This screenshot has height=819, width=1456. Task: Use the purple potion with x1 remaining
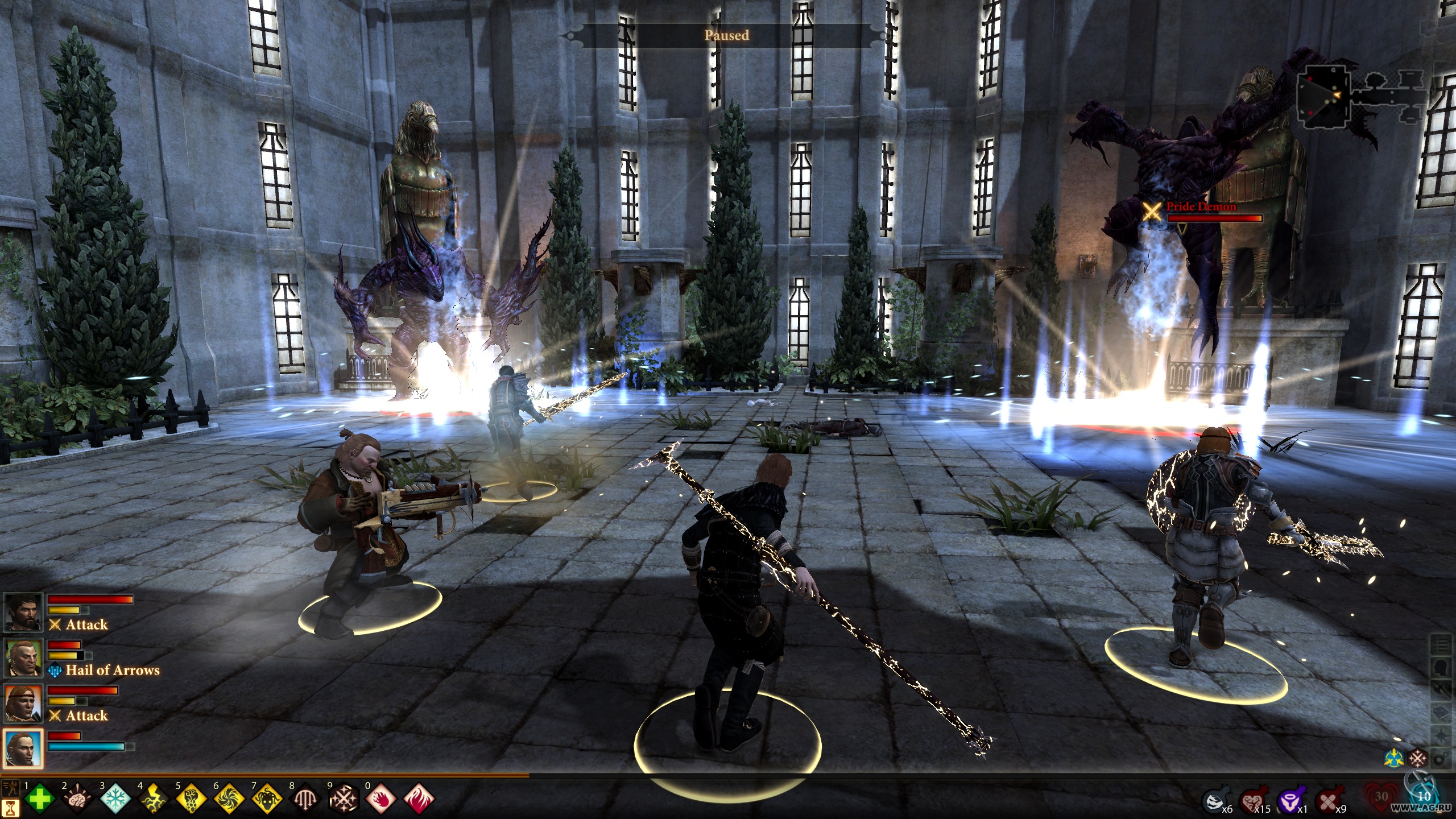pyautogui.click(x=1288, y=802)
